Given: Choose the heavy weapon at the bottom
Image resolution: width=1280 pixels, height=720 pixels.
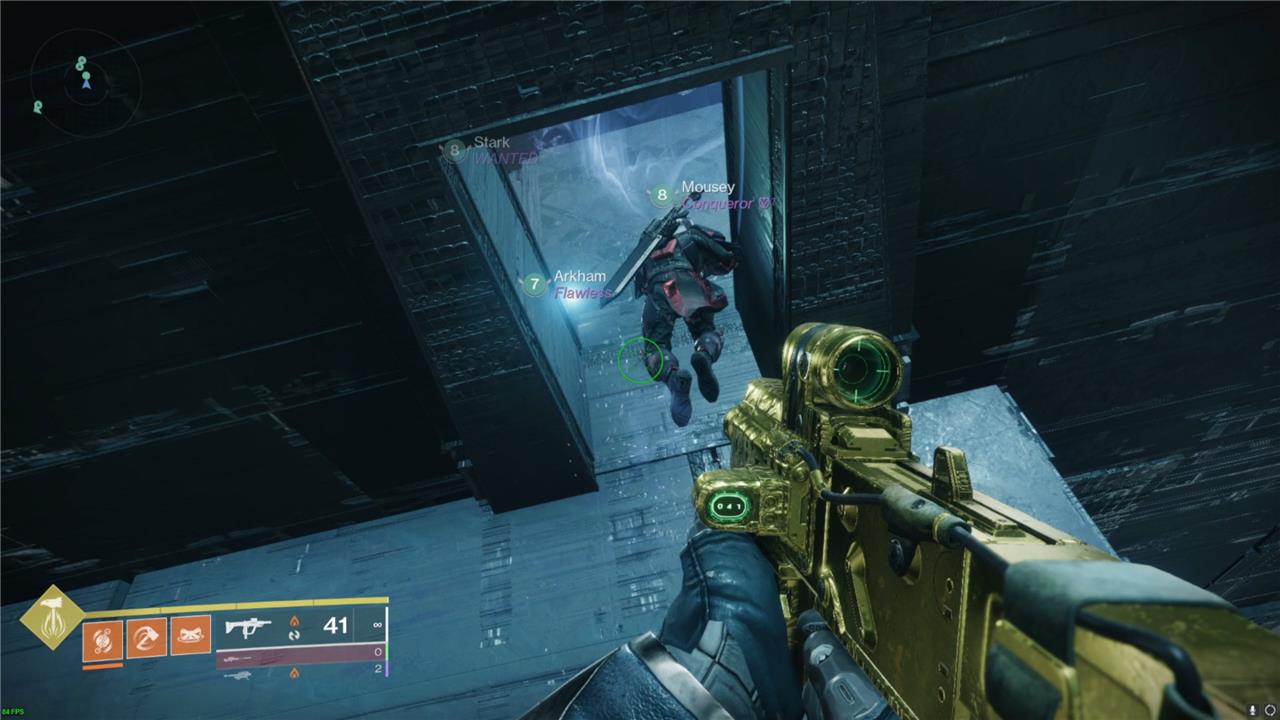Looking at the screenshot, I should [x=236, y=675].
